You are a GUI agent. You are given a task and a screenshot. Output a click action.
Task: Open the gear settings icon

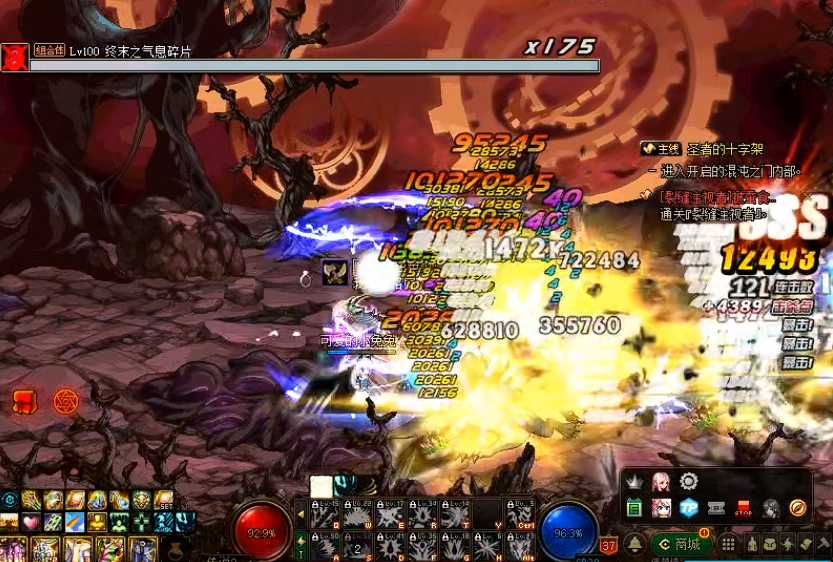pyautogui.click(x=687, y=482)
